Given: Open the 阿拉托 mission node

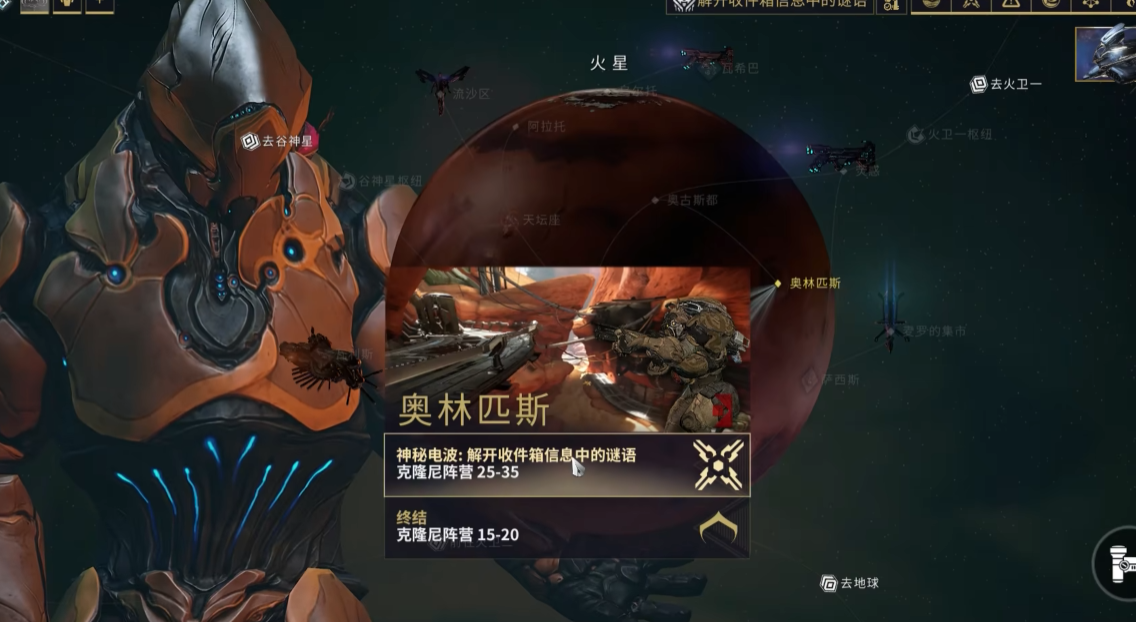Looking at the screenshot, I should pyautogui.click(x=517, y=127).
